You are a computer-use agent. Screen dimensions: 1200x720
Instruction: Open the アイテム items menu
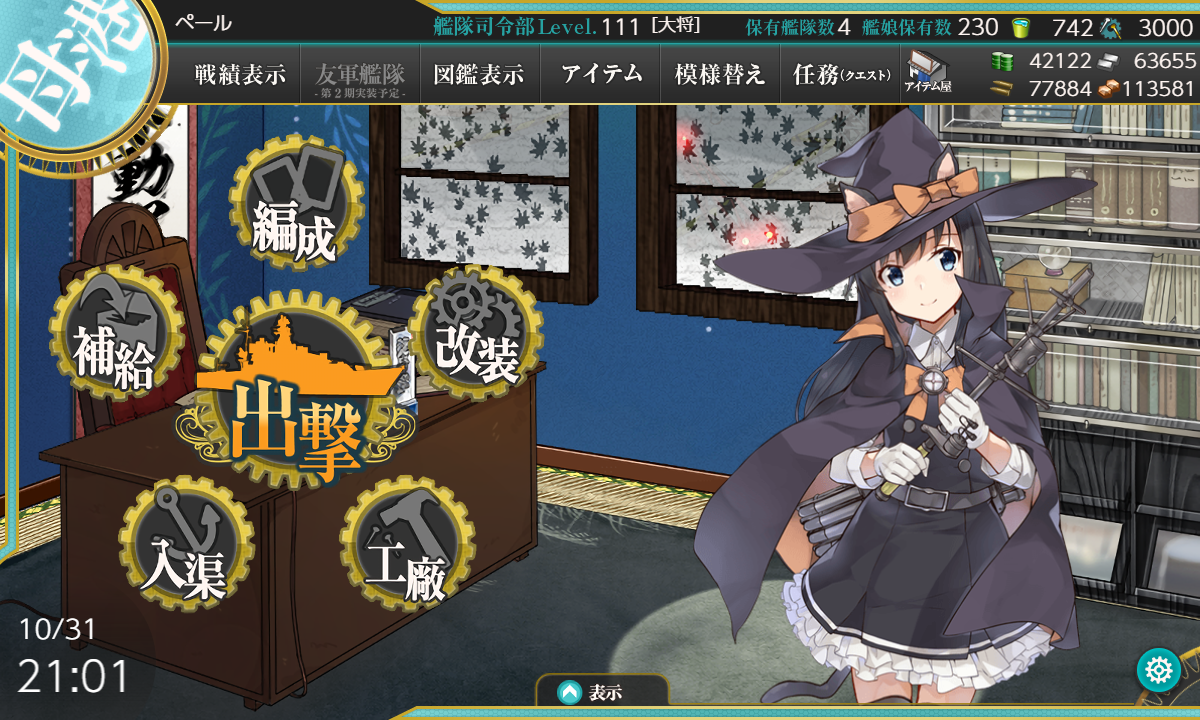click(x=601, y=74)
